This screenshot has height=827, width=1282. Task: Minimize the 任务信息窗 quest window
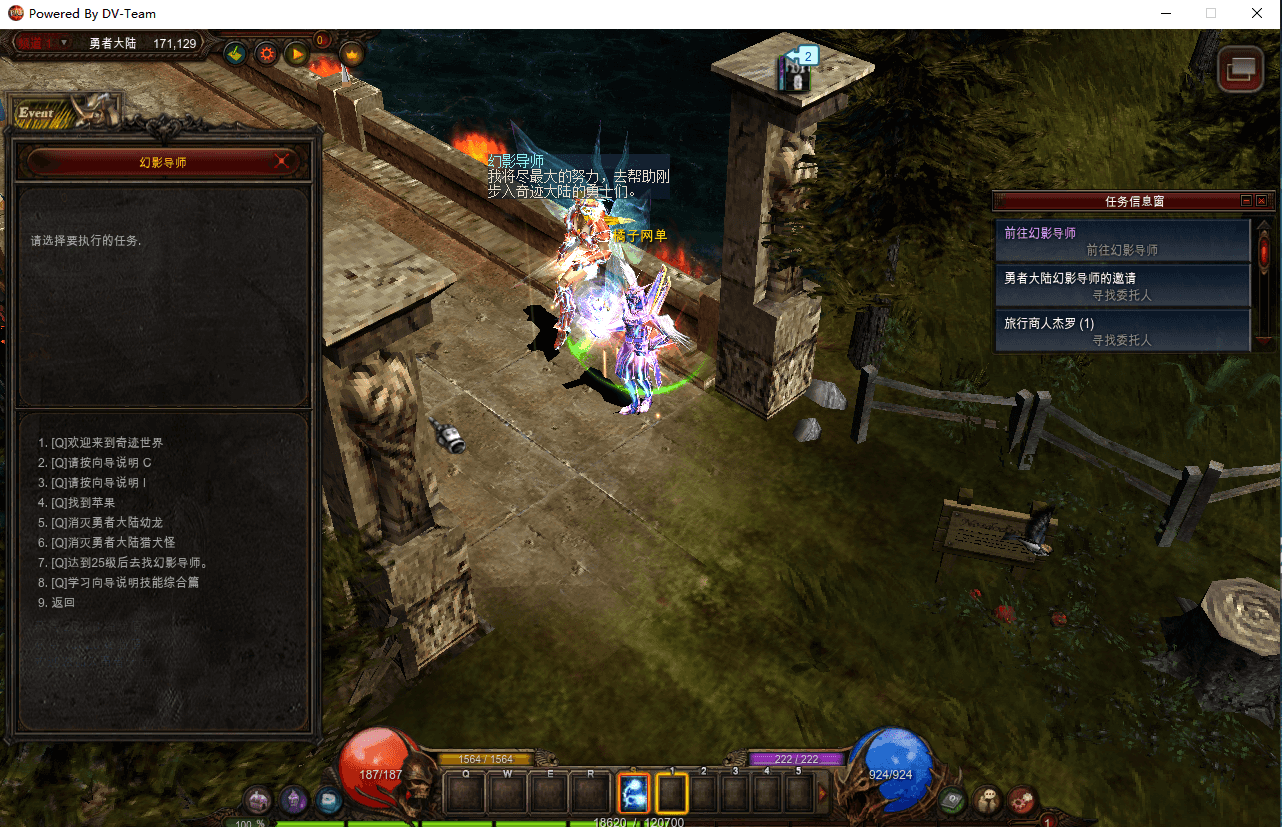point(1246,201)
